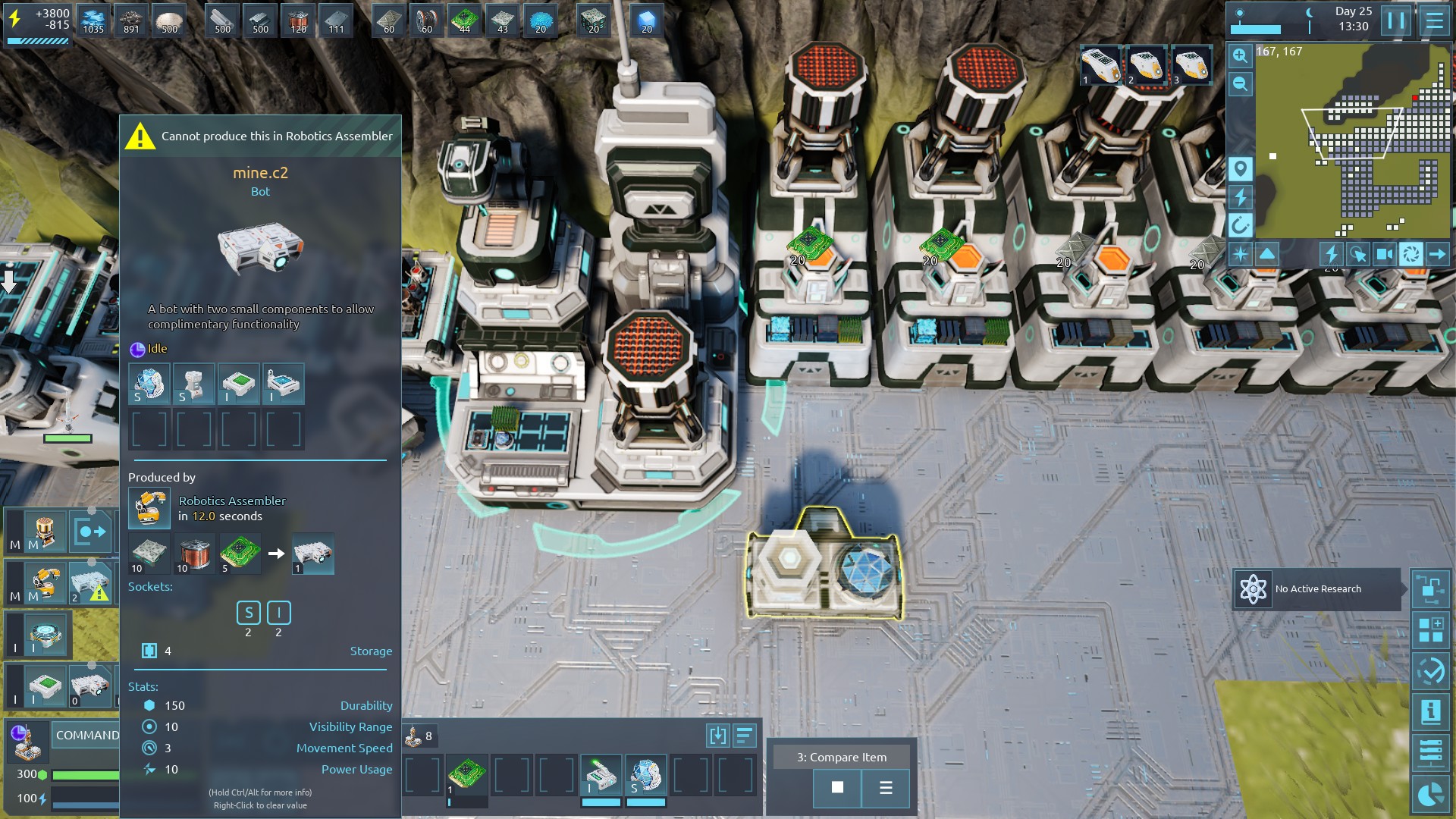
Task: Toggle the map pin marker button
Action: (x=1240, y=168)
